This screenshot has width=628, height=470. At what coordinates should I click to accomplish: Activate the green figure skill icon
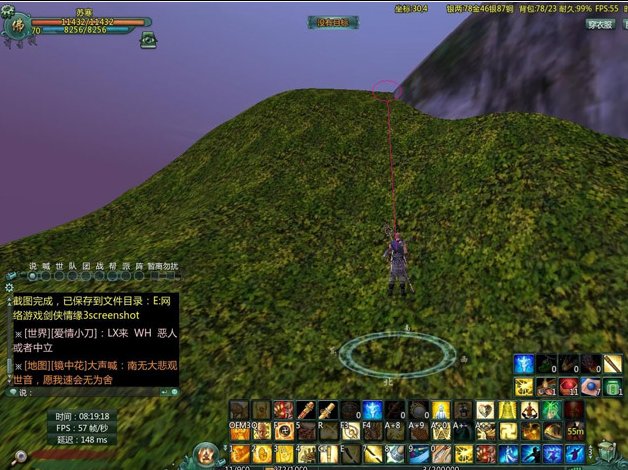551,410
